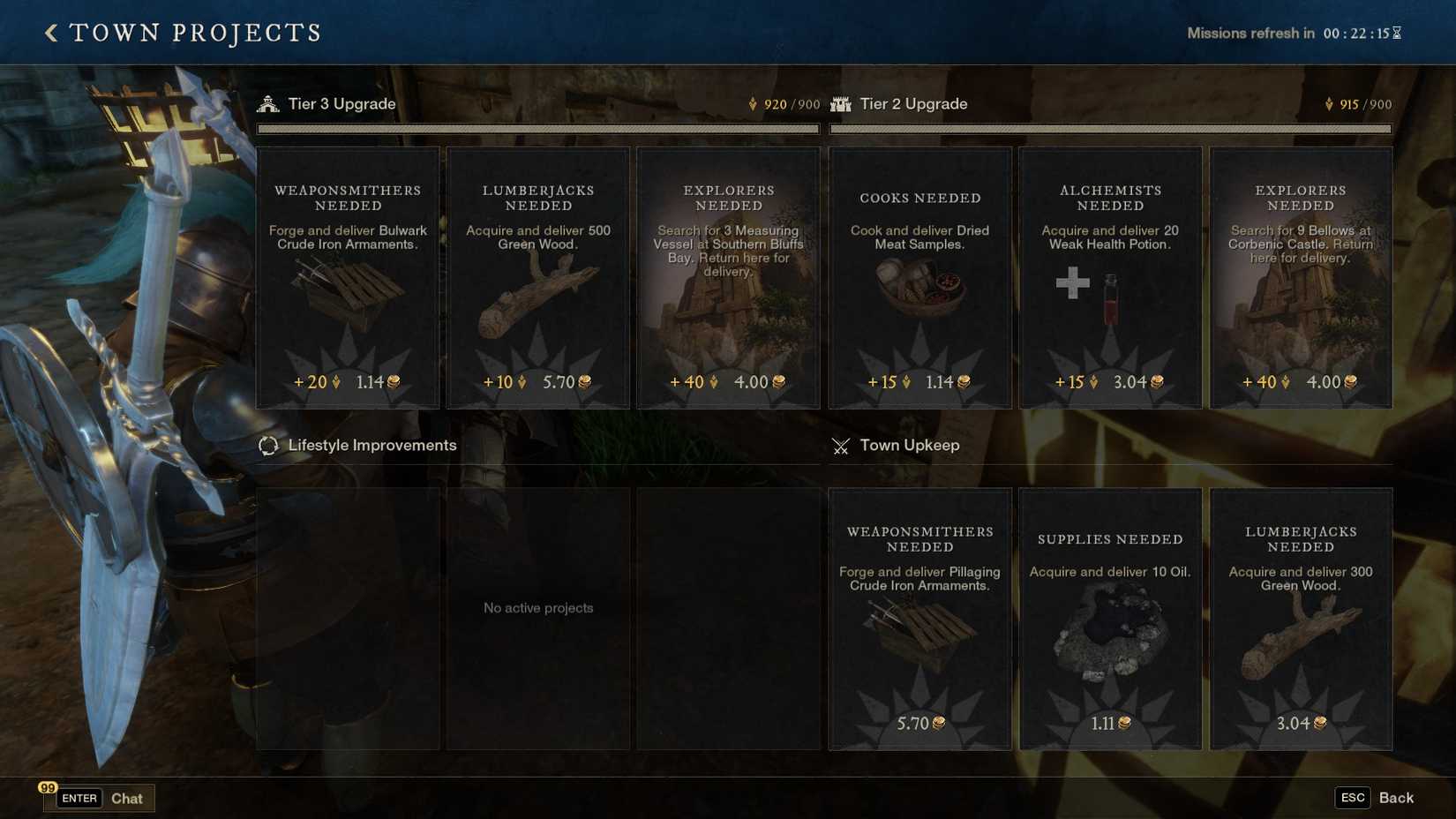Click the coin icon on the Oil supplies card

click(1124, 723)
